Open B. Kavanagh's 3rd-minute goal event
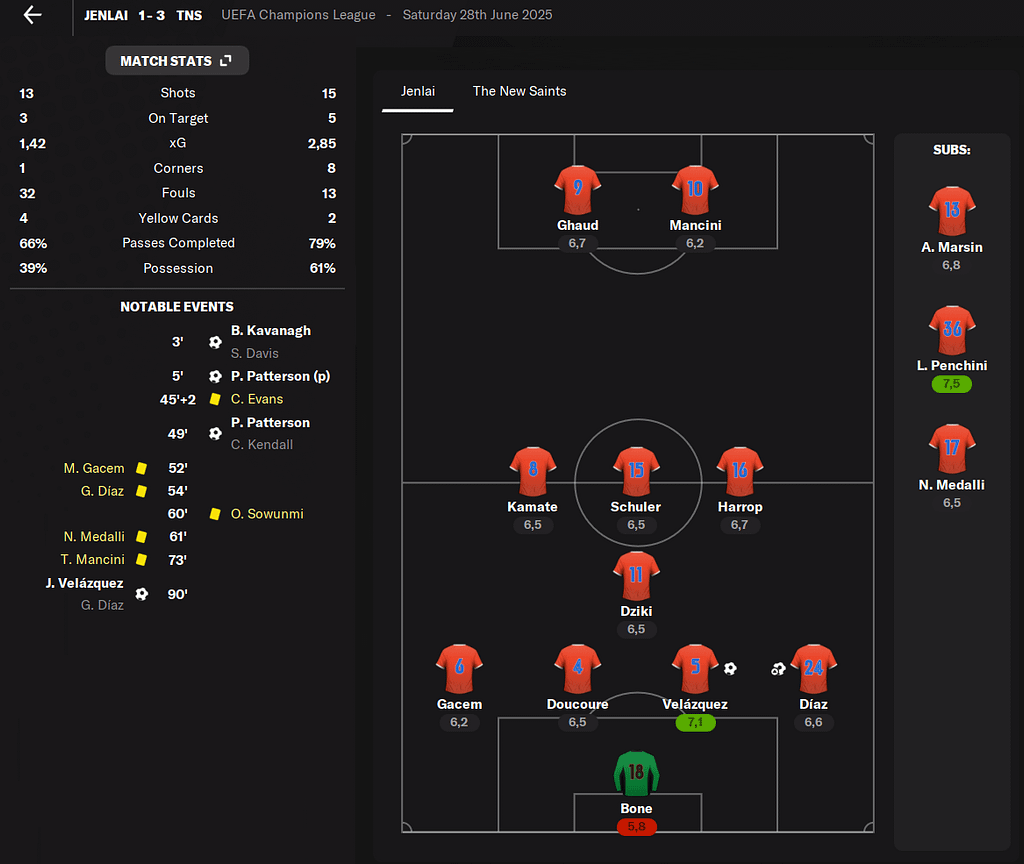1024x864 pixels. pyautogui.click(x=270, y=331)
